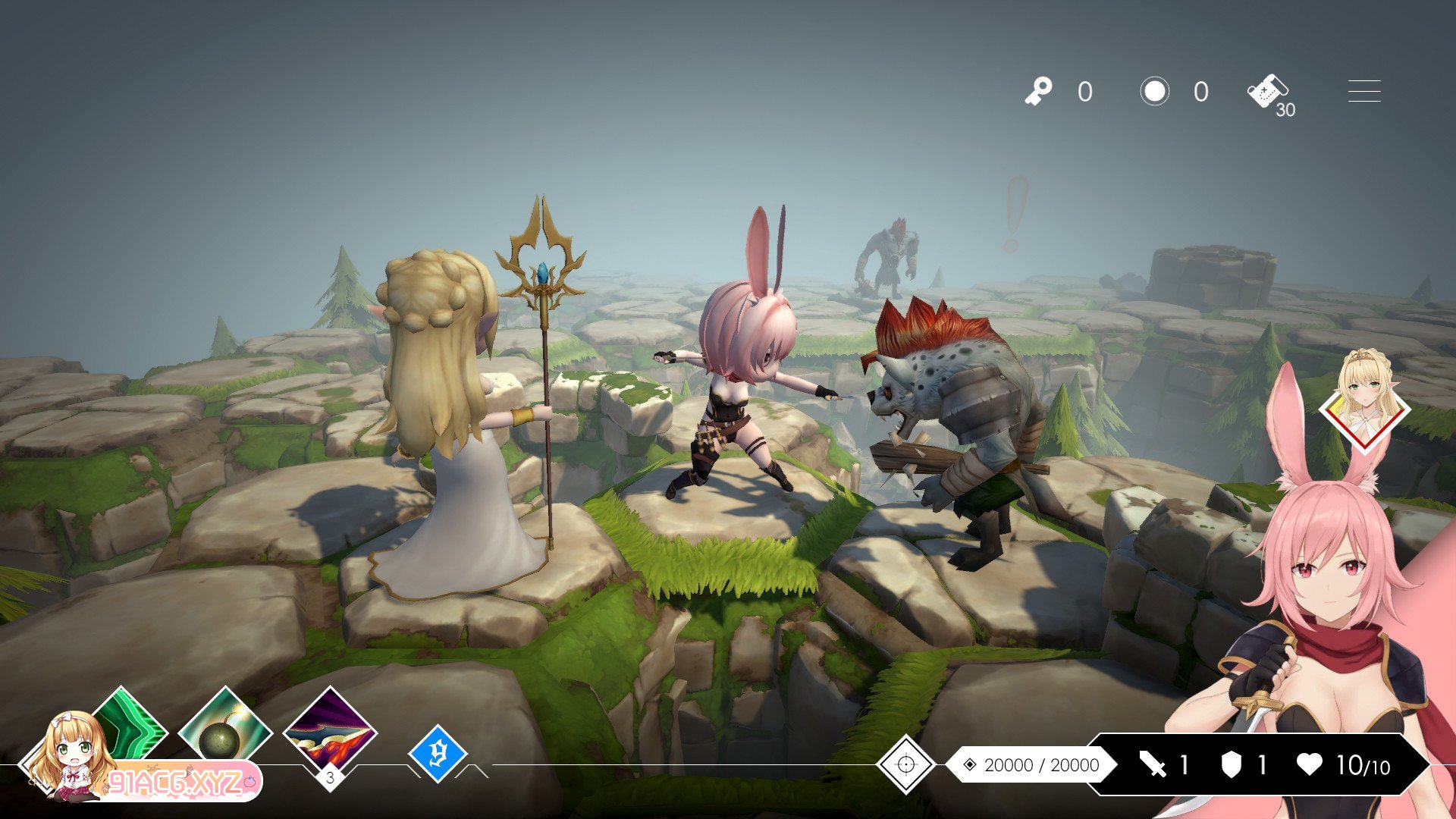The height and width of the screenshot is (819, 1456).
Task: Click the key item icon
Action: point(1038,92)
